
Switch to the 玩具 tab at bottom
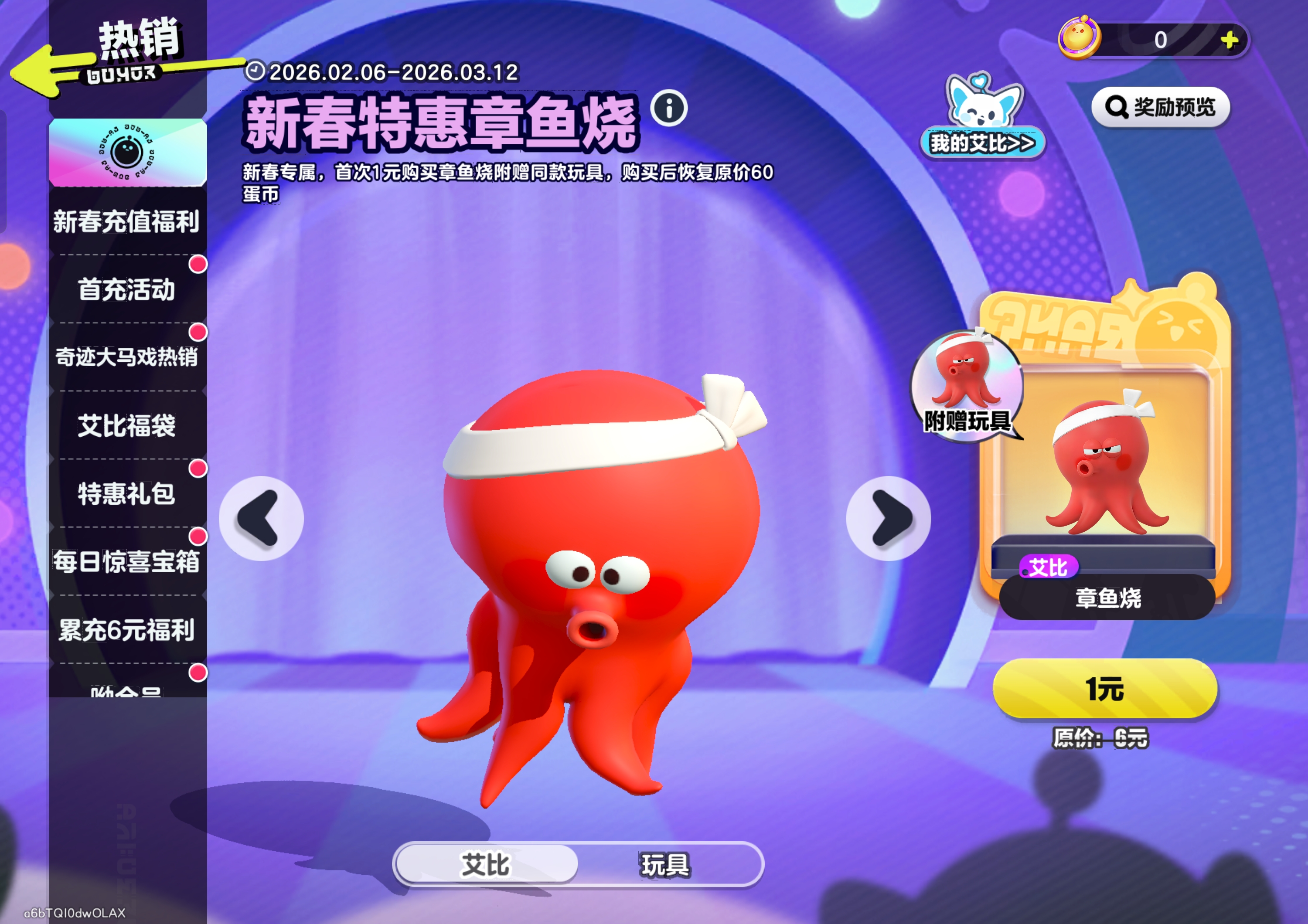point(664,865)
